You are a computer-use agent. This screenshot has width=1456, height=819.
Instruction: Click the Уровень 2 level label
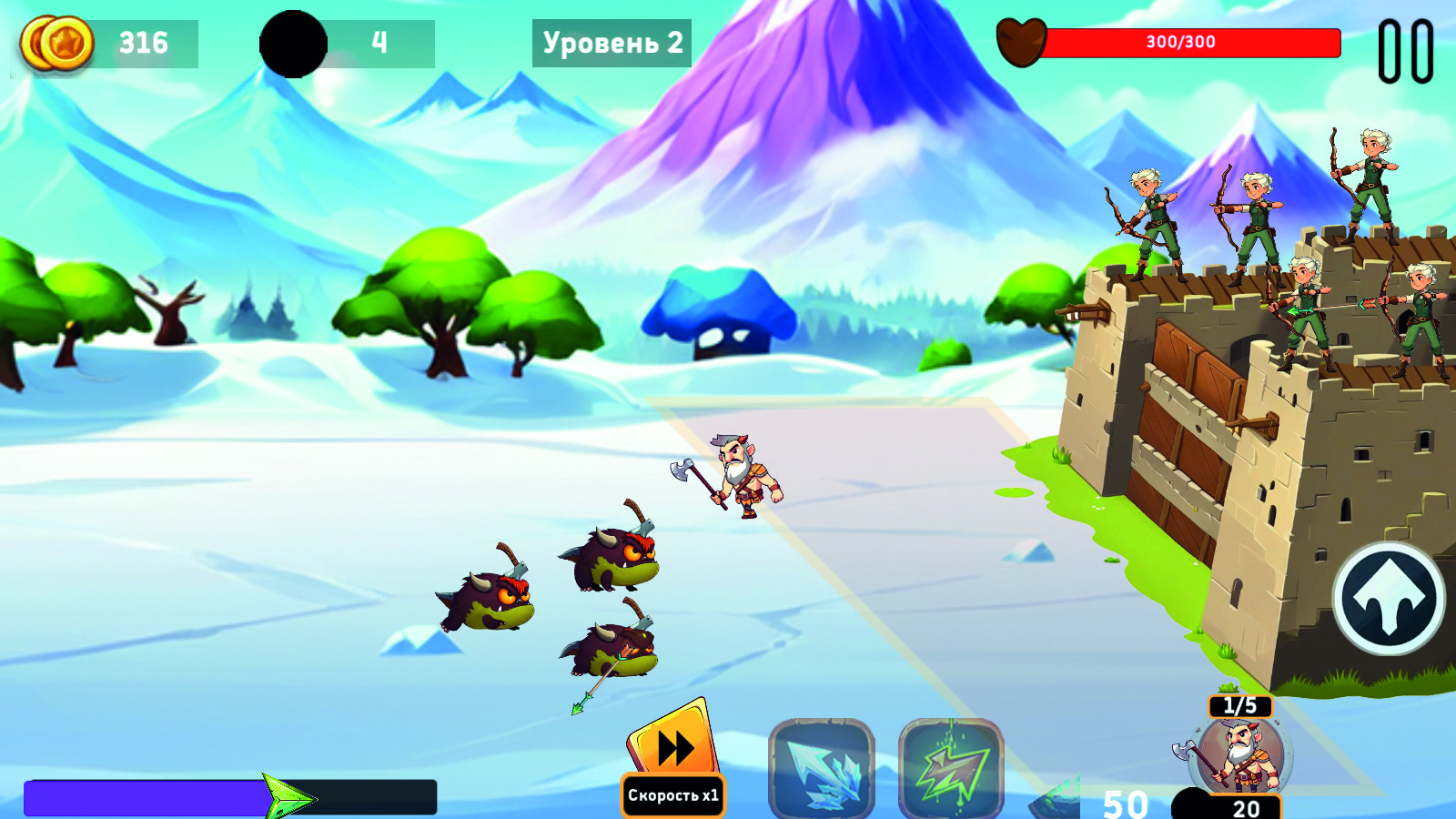[612, 41]
